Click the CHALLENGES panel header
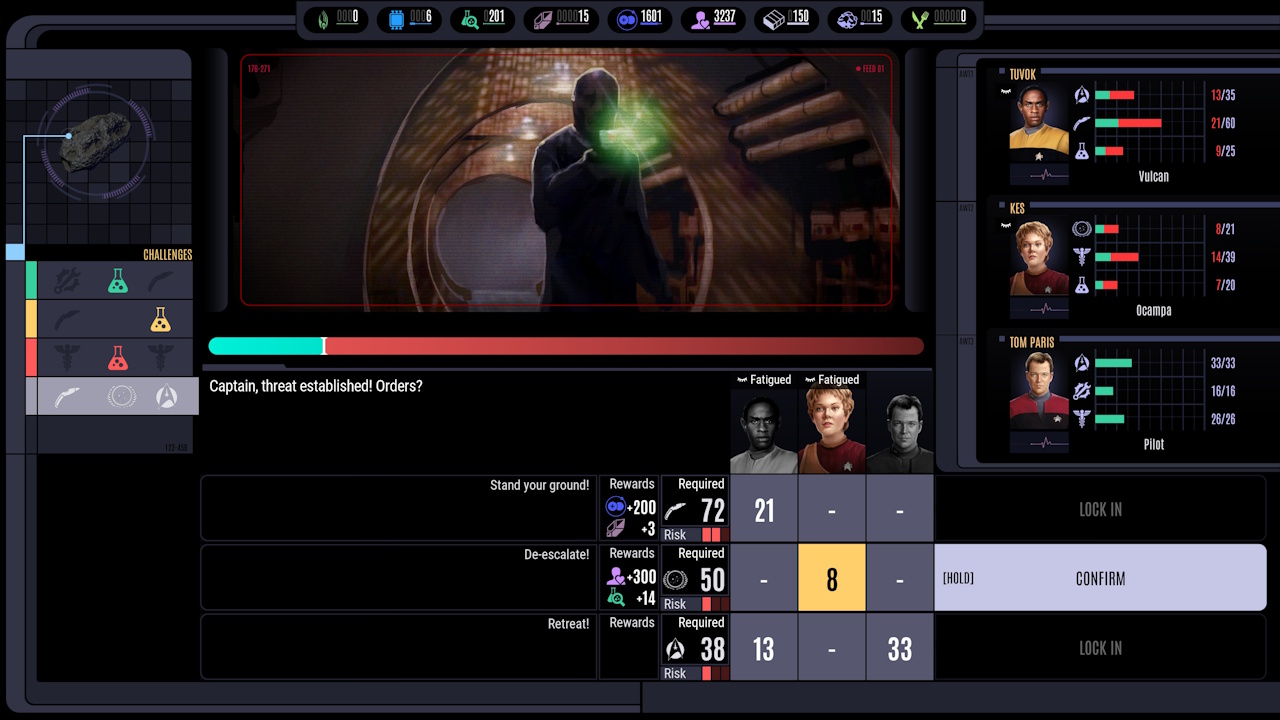 167,255
